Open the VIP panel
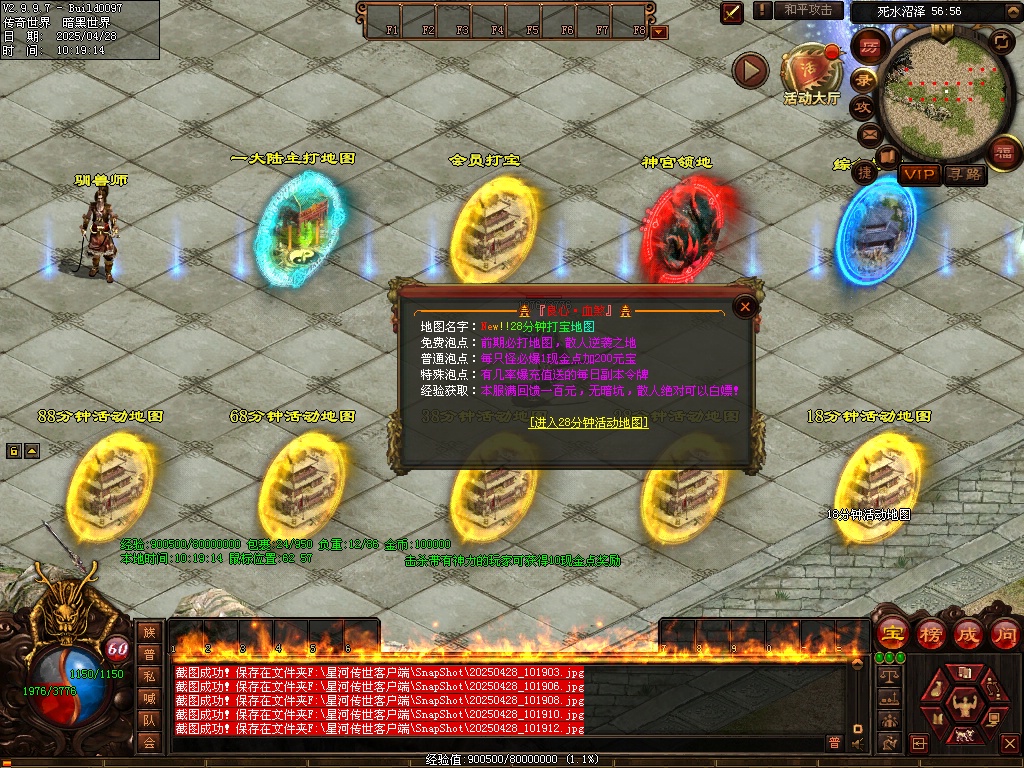Image resolution: width=1024 pixels, height=768 pixels. click(919, 175)
